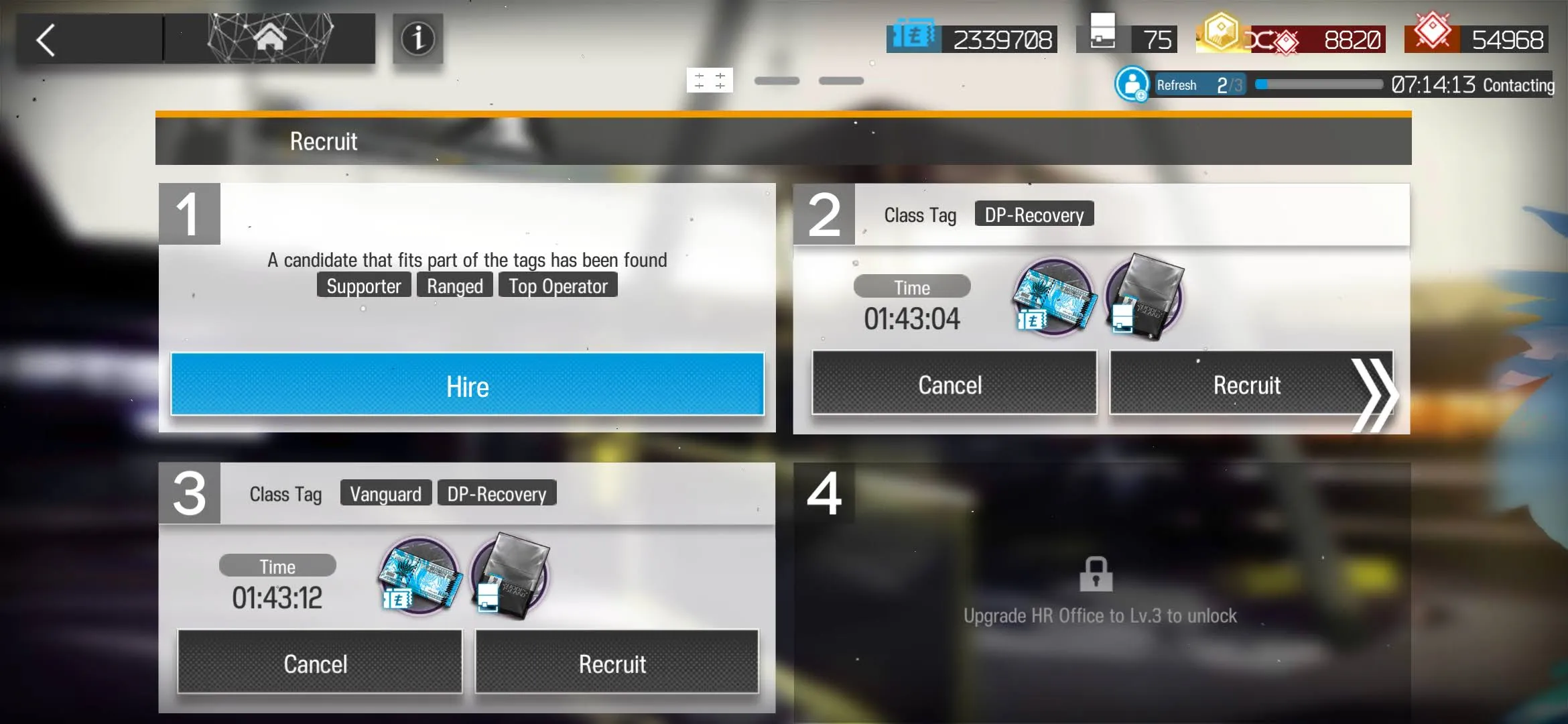Click the locked slot 4 panel

click(x=1100, y=590)
